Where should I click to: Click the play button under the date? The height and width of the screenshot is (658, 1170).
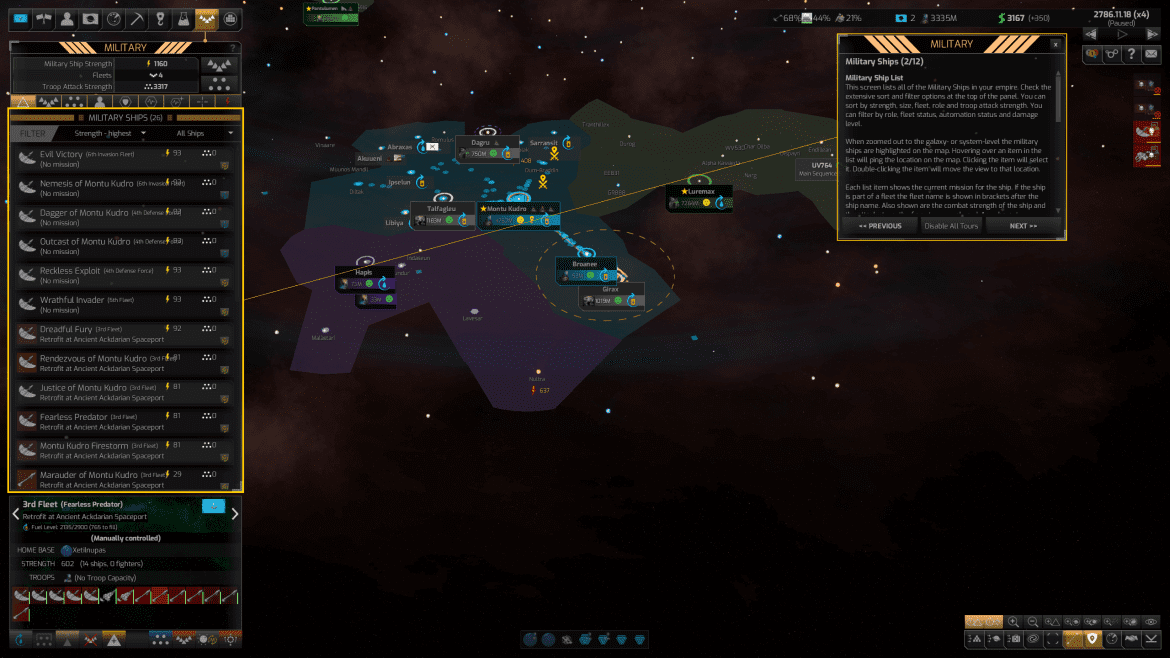click(x=1122, y=34)
